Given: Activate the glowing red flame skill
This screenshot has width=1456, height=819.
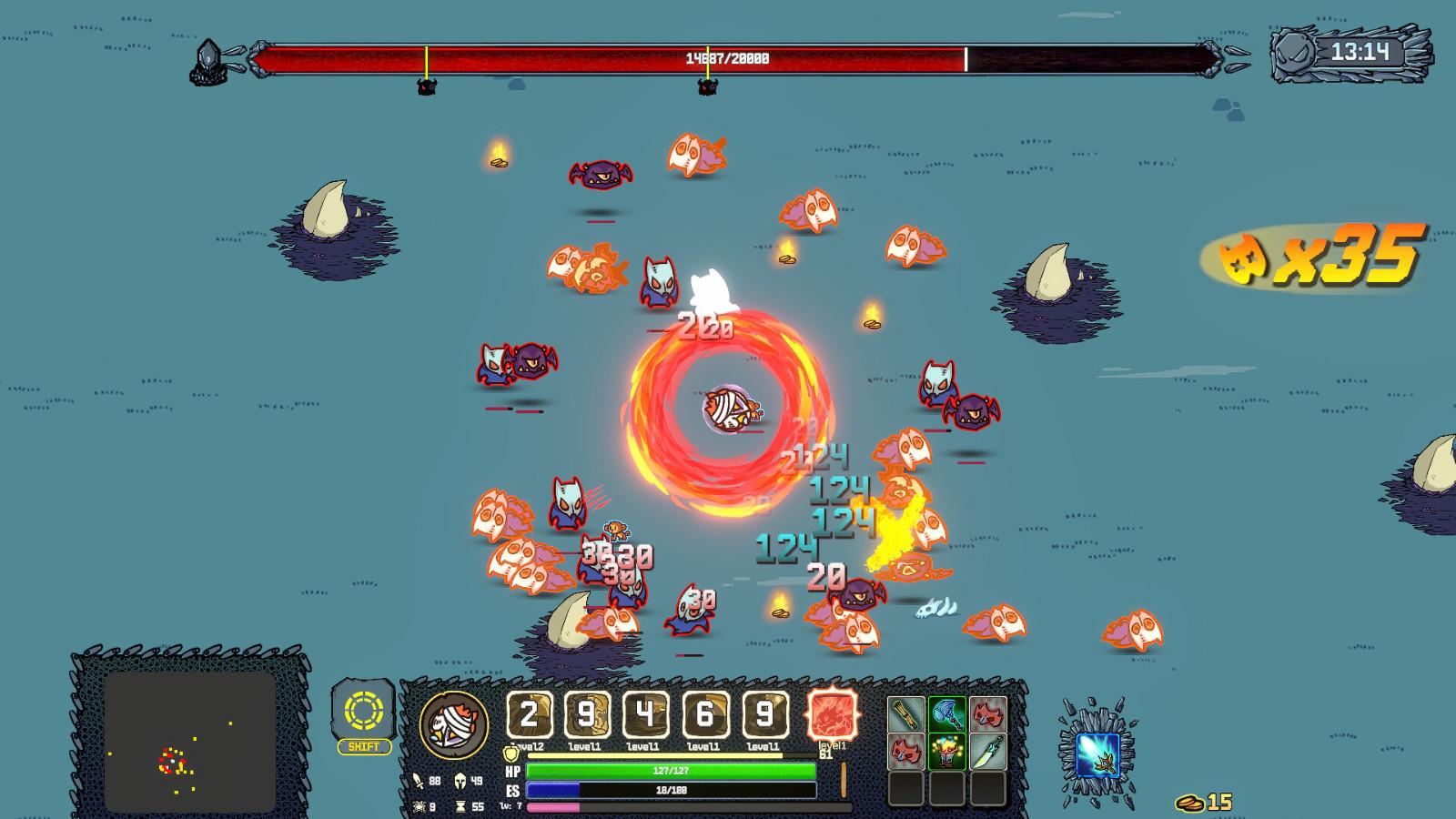Looking at the screenshot, I should coord(833,714).
